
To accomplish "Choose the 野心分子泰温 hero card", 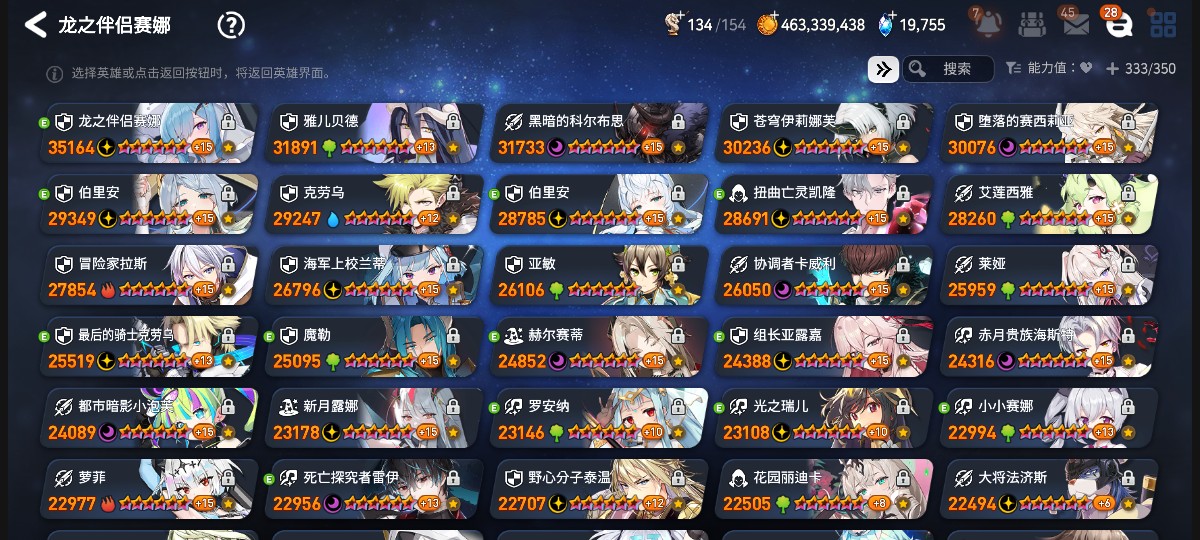I will pyautogui.click(x=600, y=489).
